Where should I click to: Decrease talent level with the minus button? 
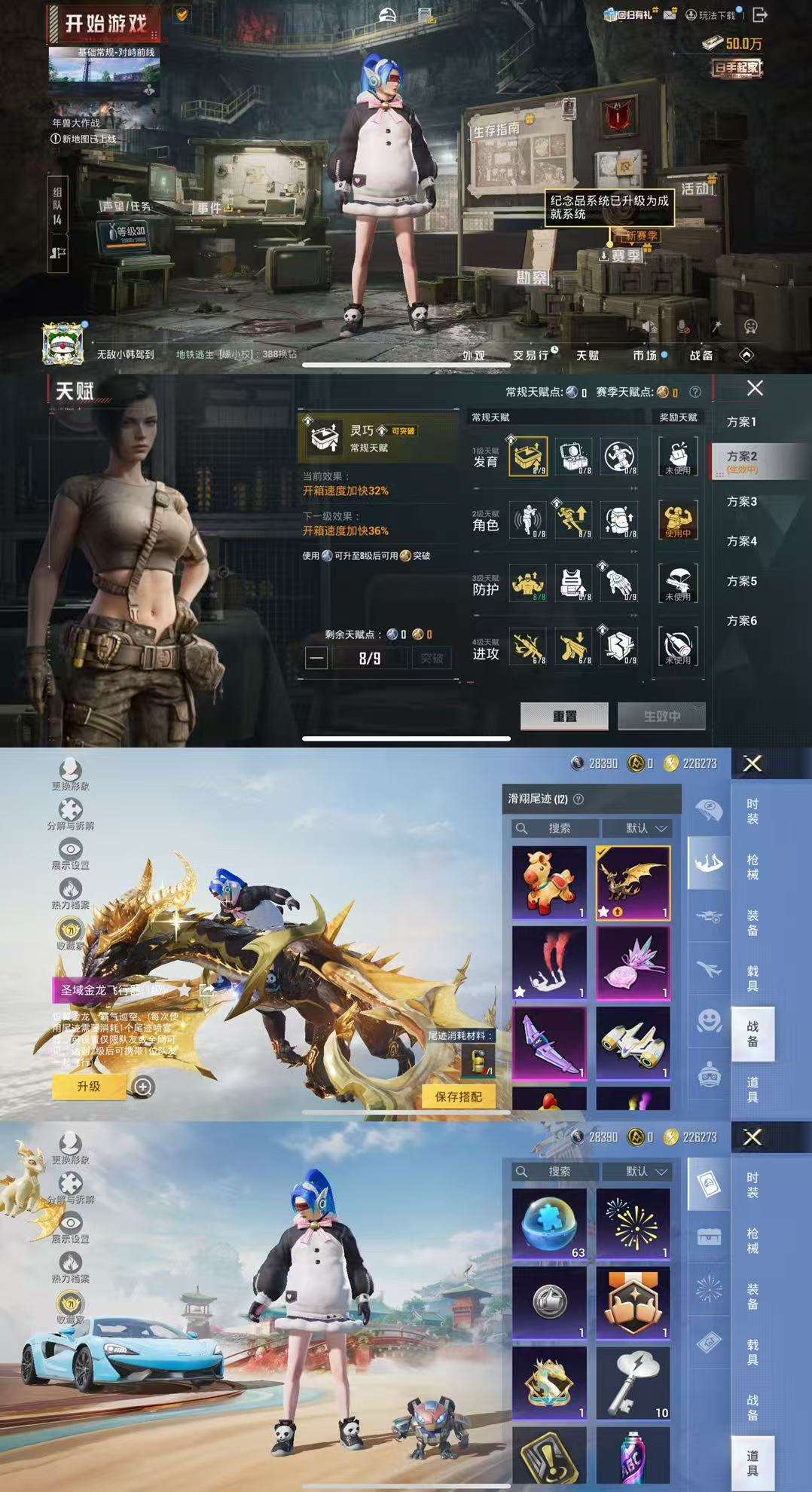point(316,658)
